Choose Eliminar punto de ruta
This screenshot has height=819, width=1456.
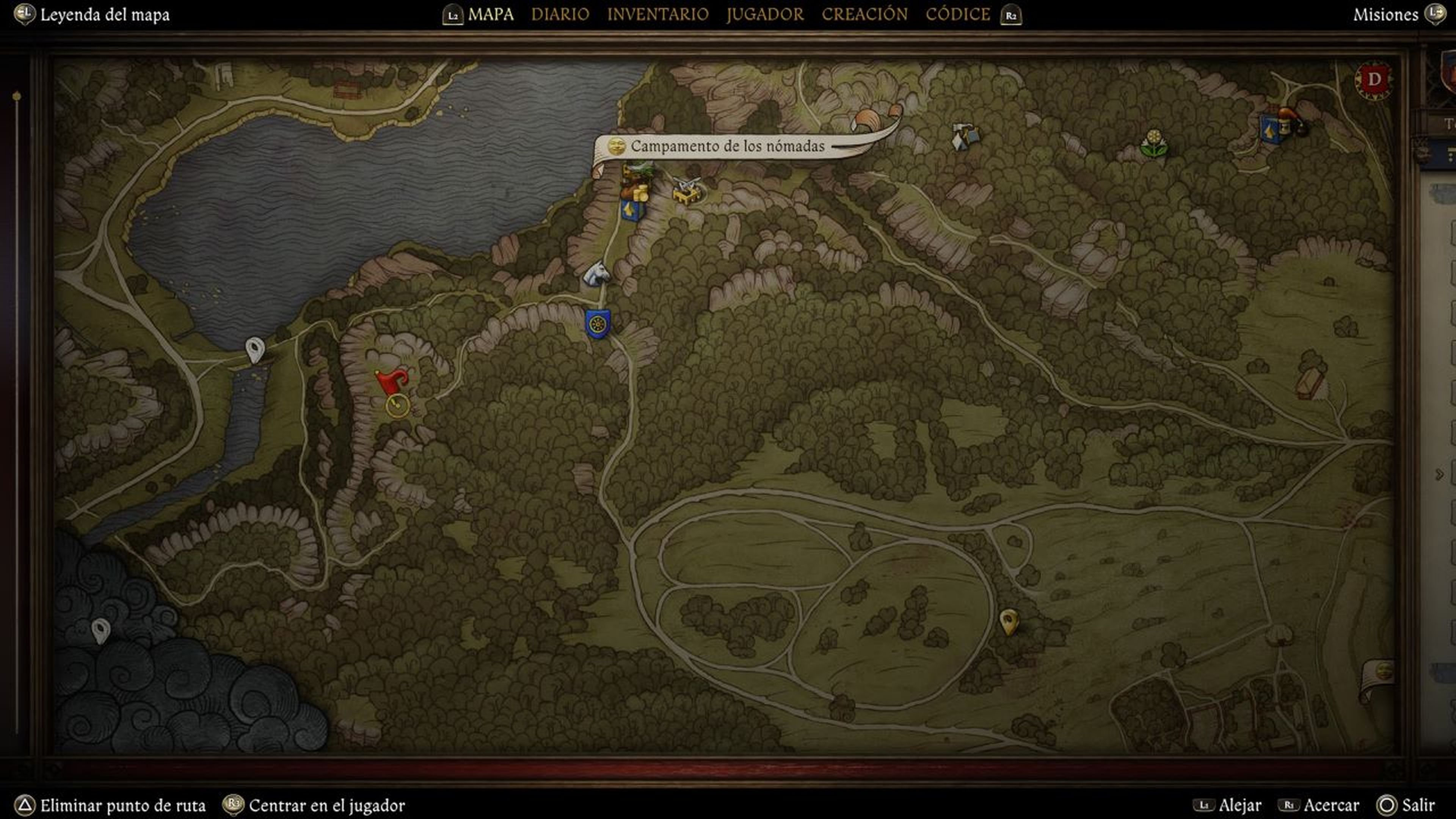coord(122,805)
